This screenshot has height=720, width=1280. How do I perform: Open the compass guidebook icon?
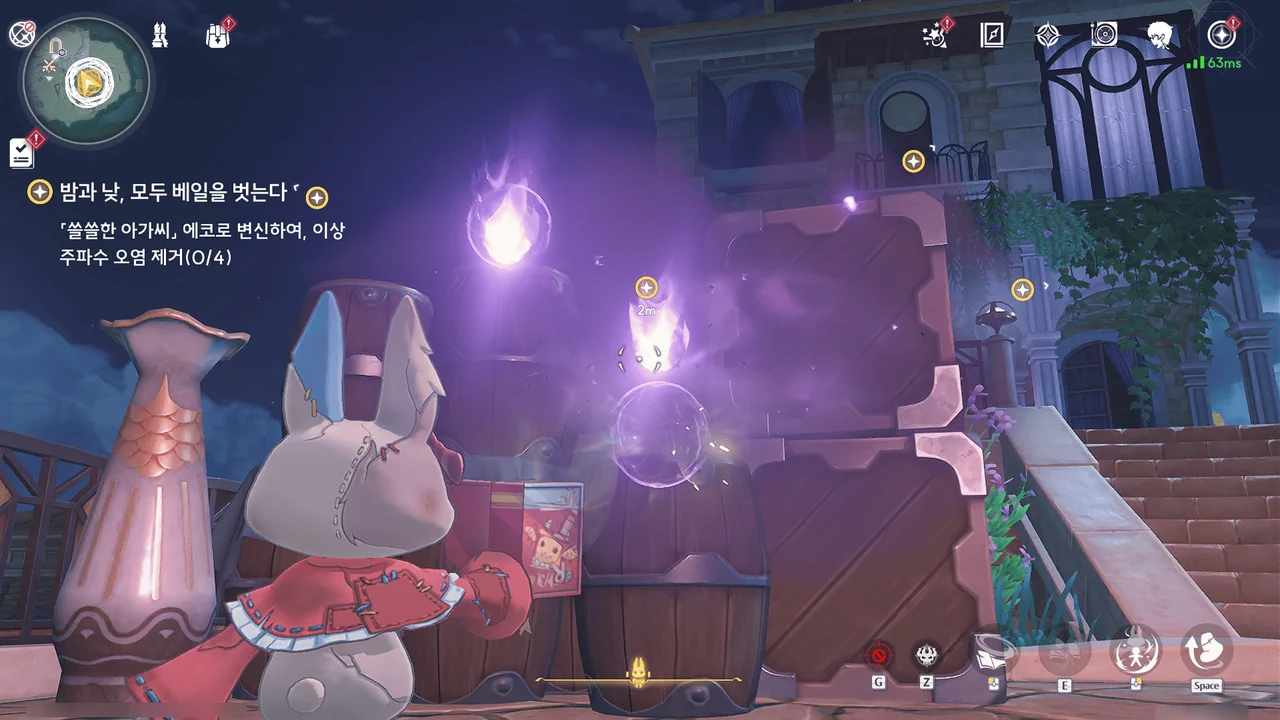pyautogui.click(x=992, y=36)
